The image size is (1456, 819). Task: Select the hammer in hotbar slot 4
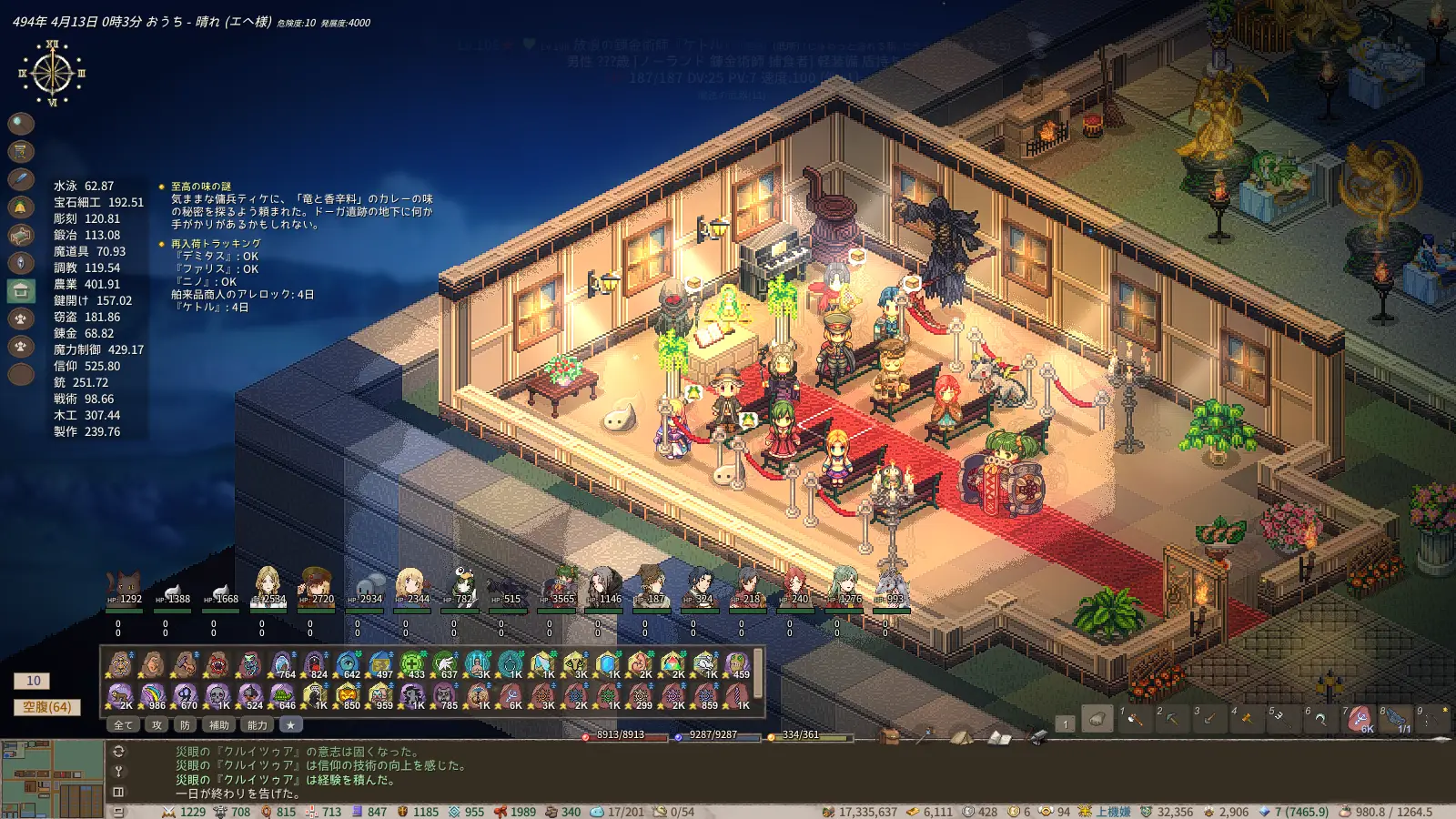tap(1247, 719)
